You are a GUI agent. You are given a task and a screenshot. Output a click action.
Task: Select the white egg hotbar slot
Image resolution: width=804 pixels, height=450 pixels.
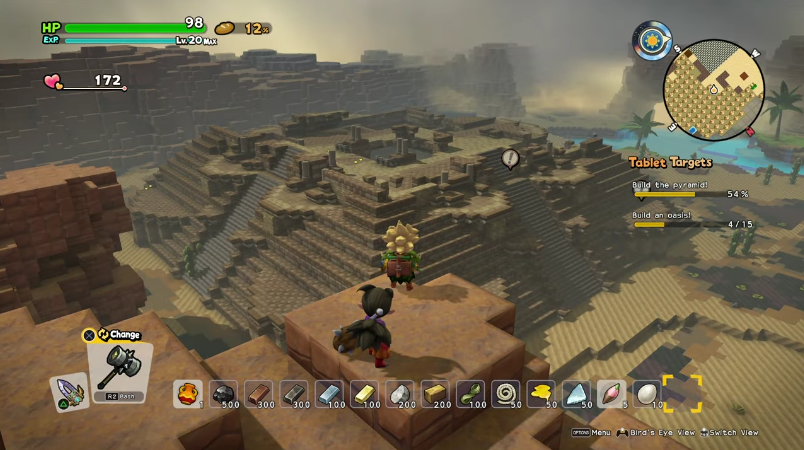point(646,394)
